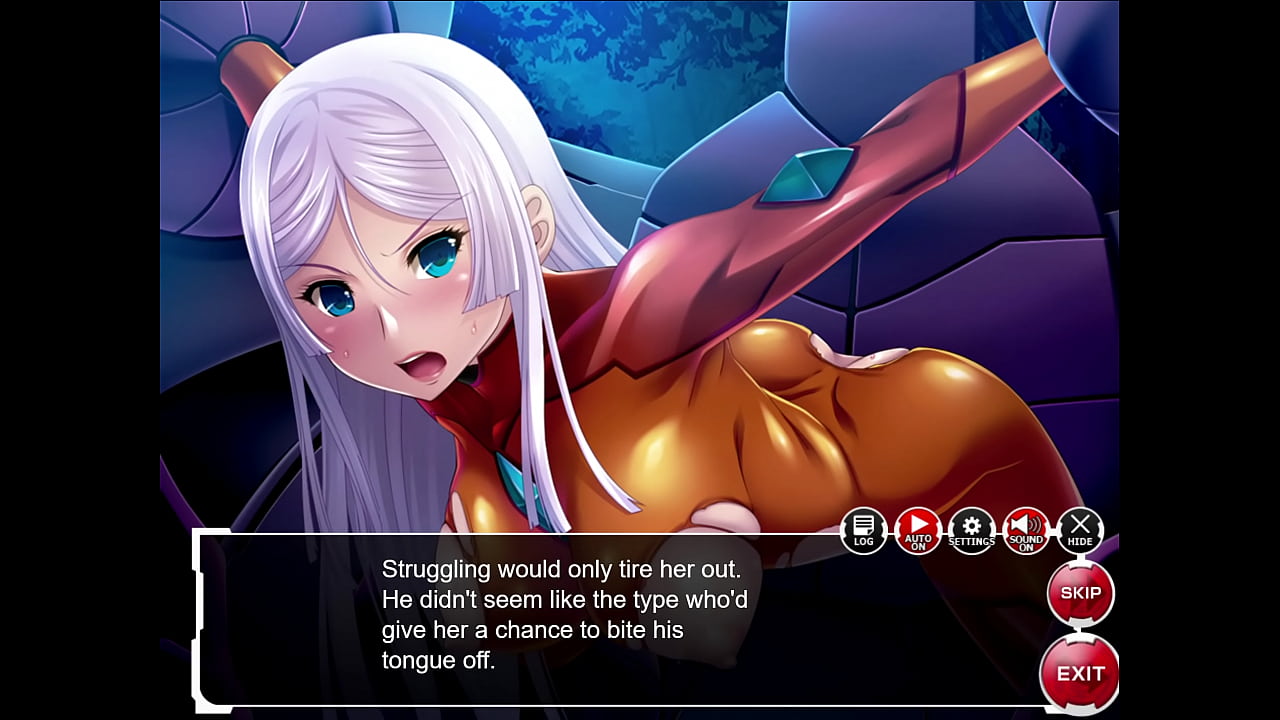Hide the dialogue window using HIDE
This screenshot has height=720, width=1280.
(x=1079, y=528)
